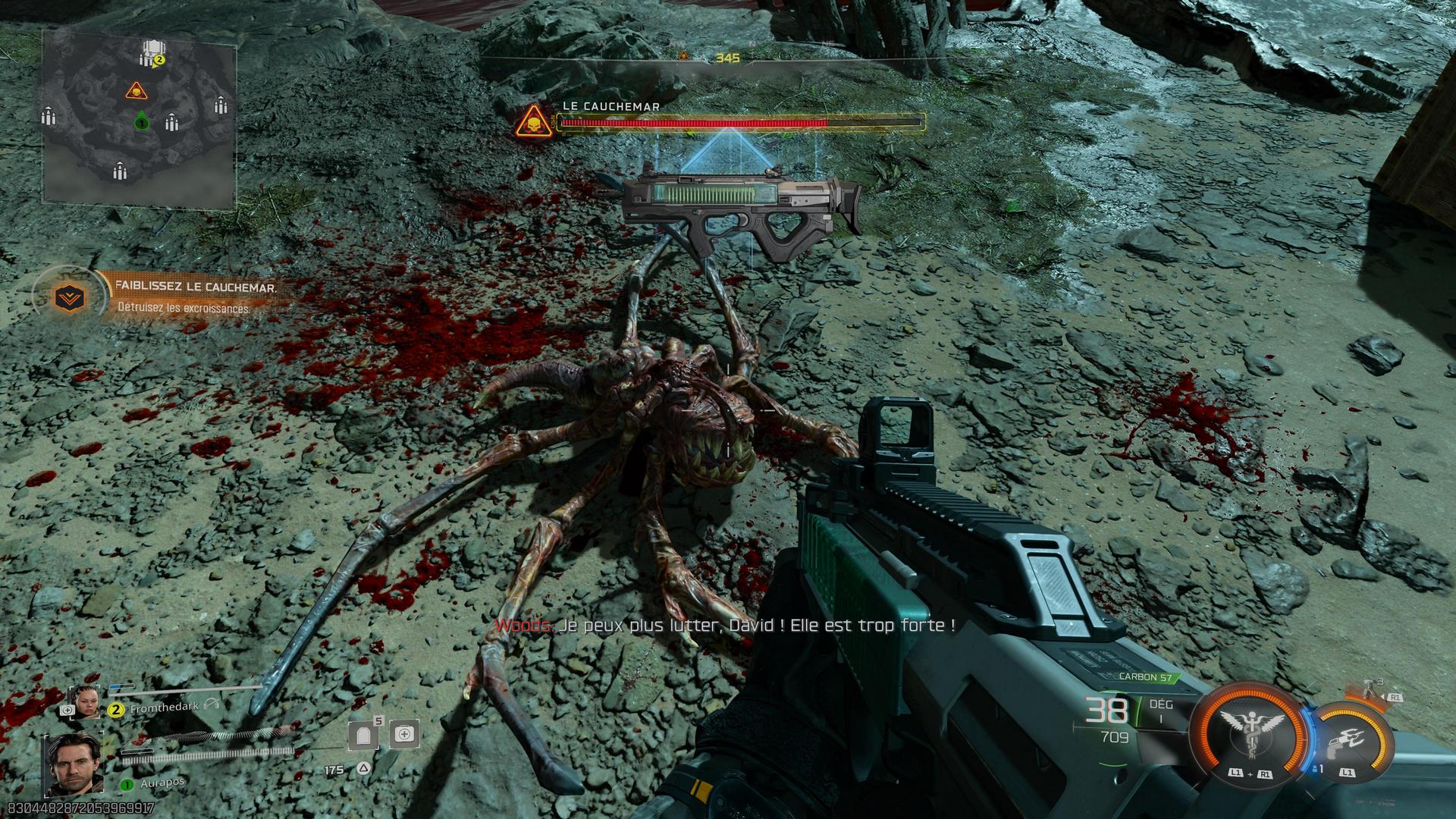Click the Le Cauchemar boss skull icon

click(532, 121)
